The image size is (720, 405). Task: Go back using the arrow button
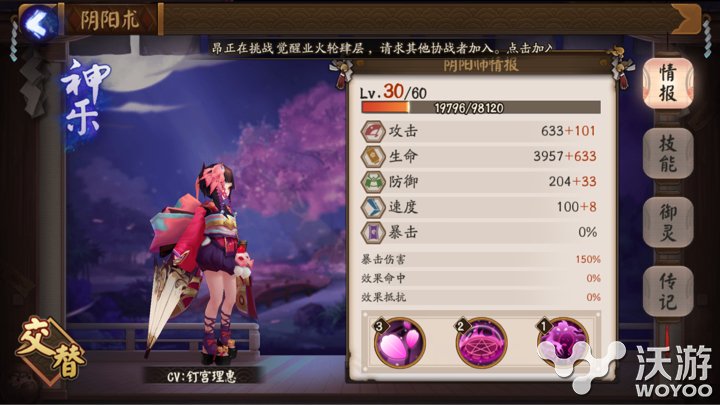click(36, 19)
